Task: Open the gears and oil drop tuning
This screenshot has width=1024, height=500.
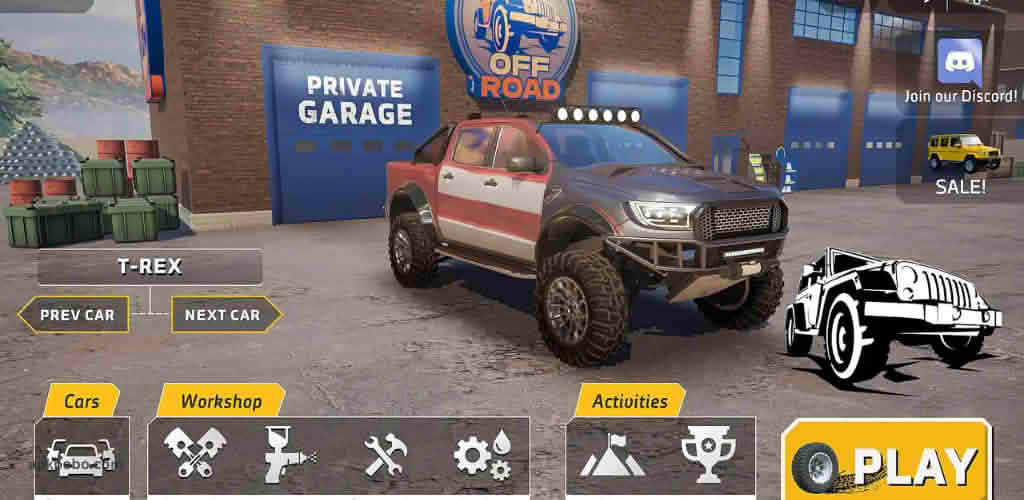Action: (482, 456)
